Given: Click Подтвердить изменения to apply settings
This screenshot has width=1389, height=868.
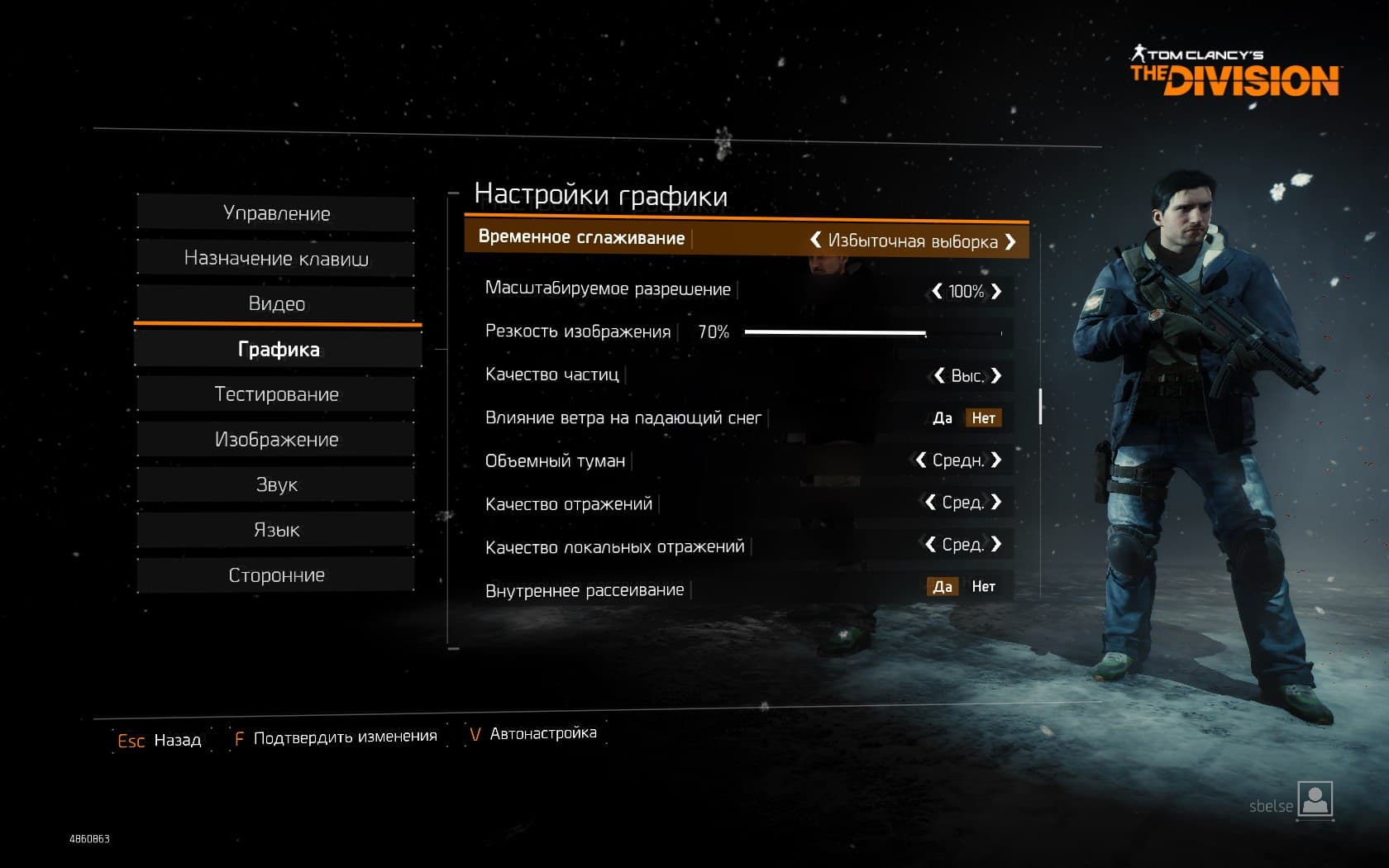Looking at the screenshot, I should click(345, 737).
